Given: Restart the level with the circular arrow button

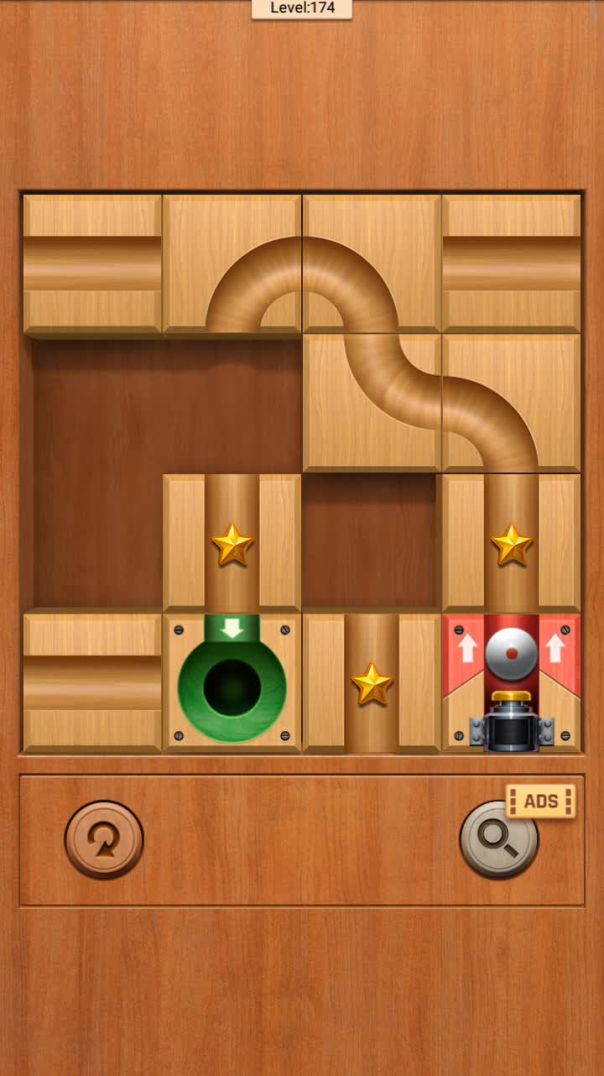Looking at the screenshot, I should tap(104, 839).
